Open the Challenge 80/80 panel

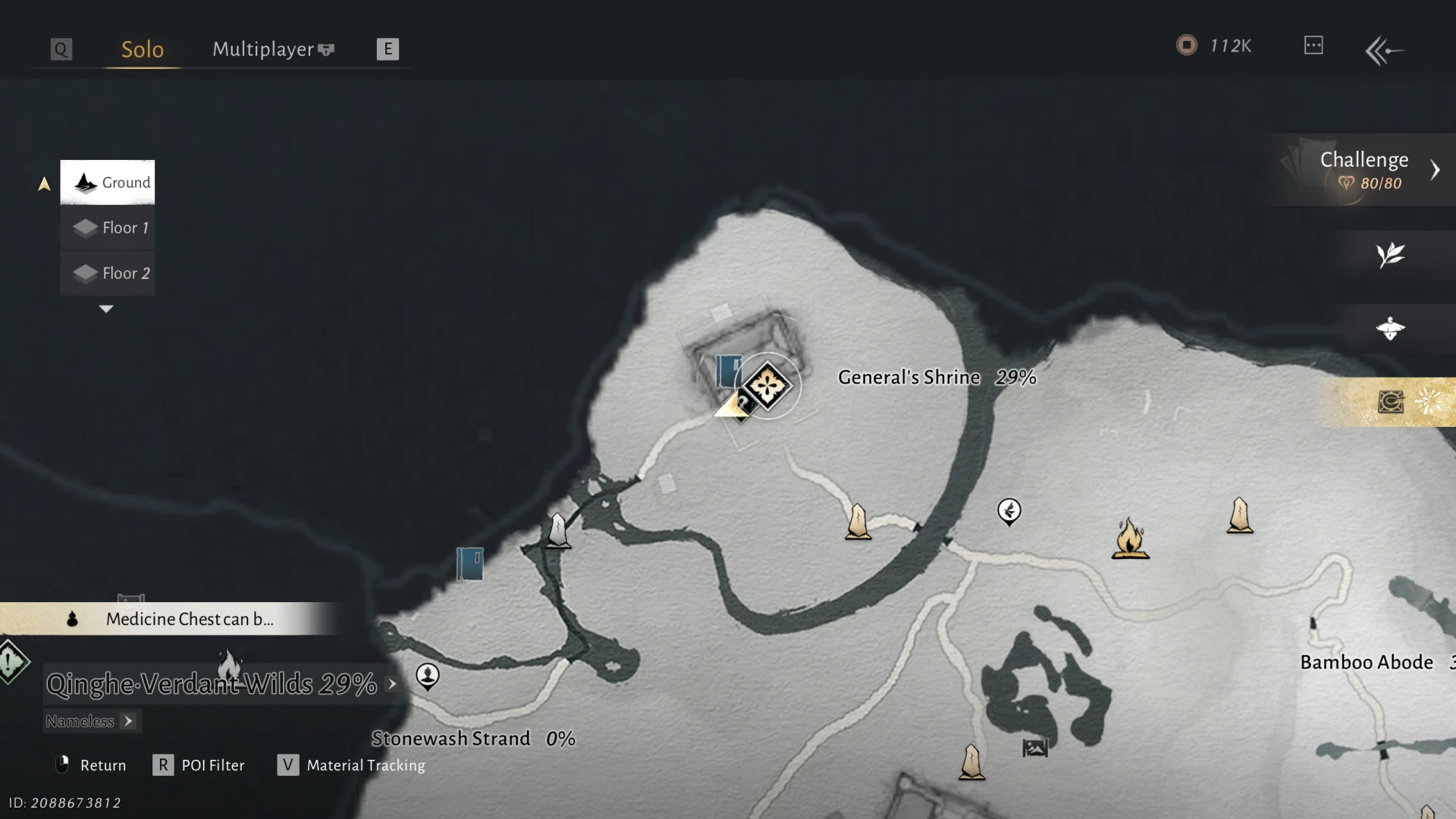pos(1365,170)
